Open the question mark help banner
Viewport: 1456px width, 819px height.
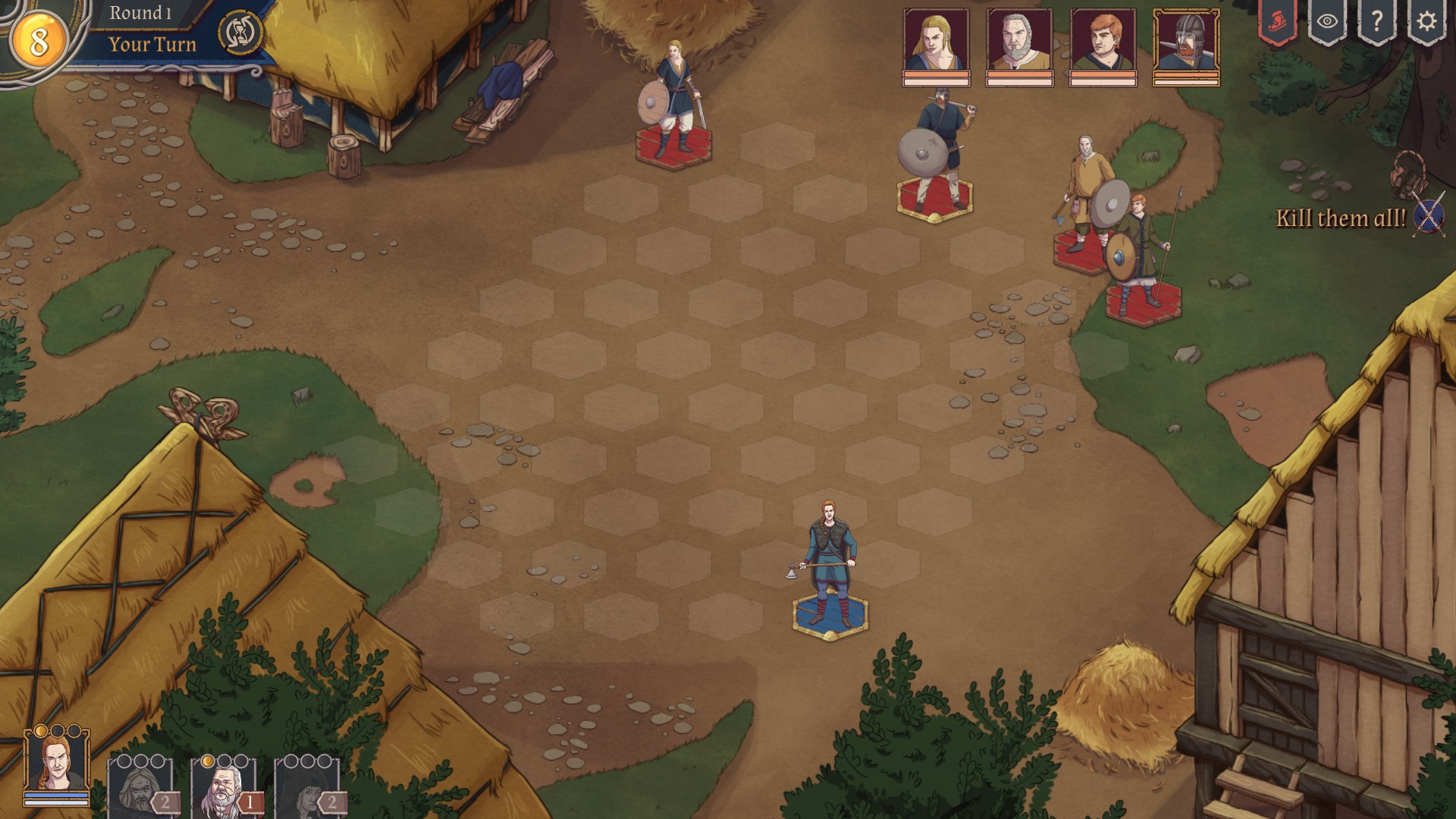(x=1376, y=22)
